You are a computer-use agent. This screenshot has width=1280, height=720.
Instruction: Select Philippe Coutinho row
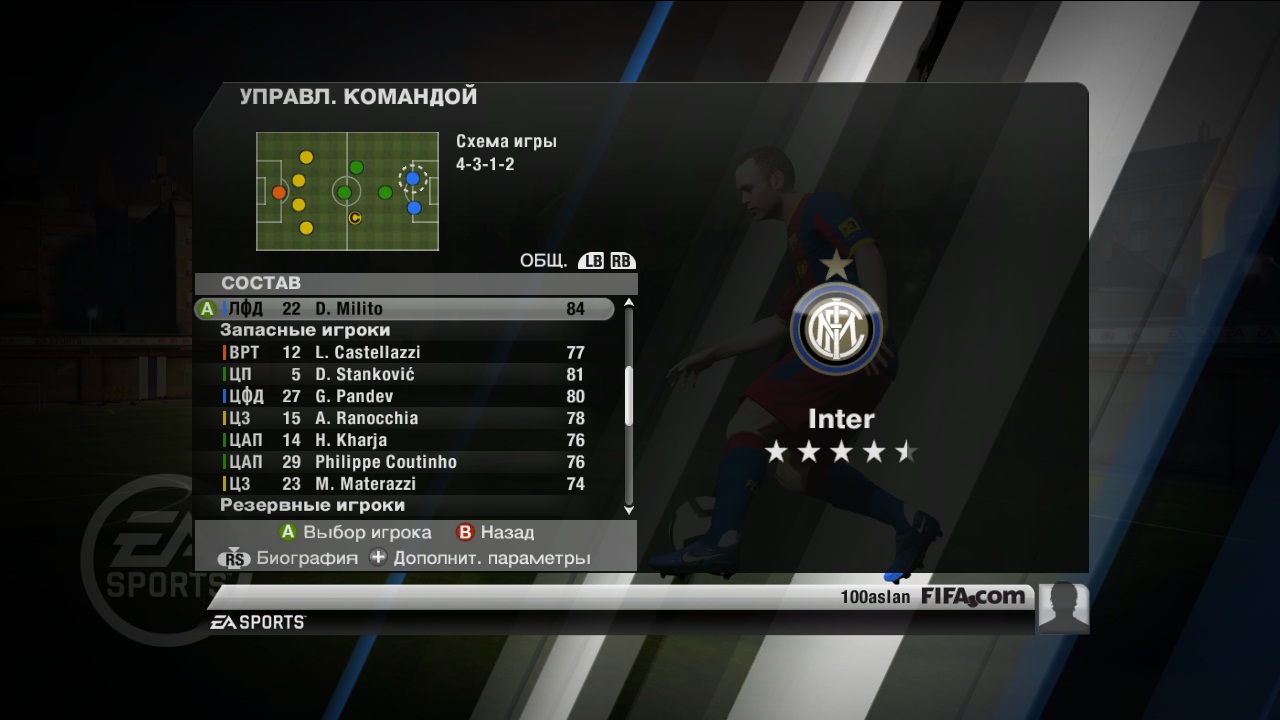404,462
